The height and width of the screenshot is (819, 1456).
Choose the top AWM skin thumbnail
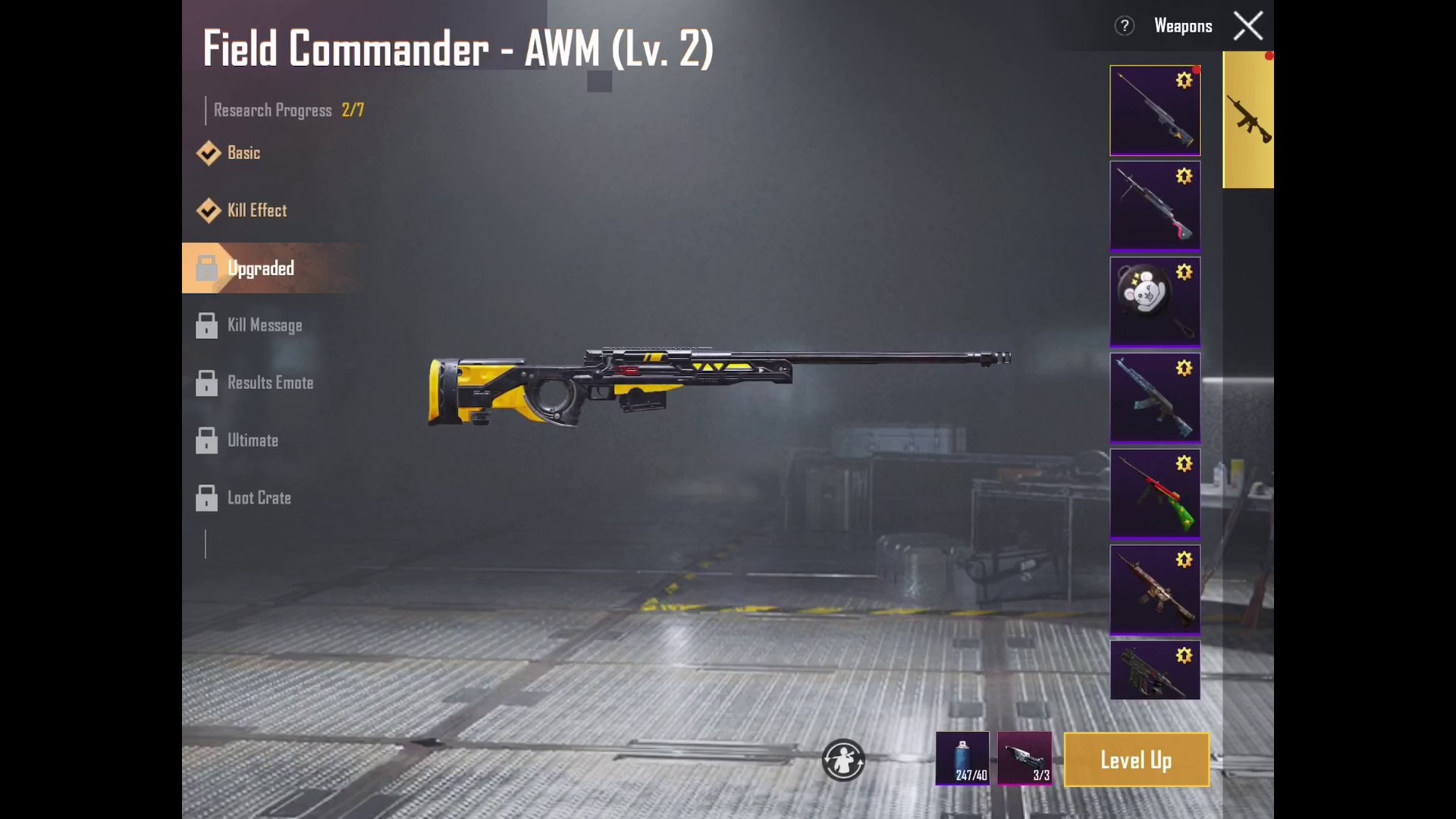pos(1155,111)
